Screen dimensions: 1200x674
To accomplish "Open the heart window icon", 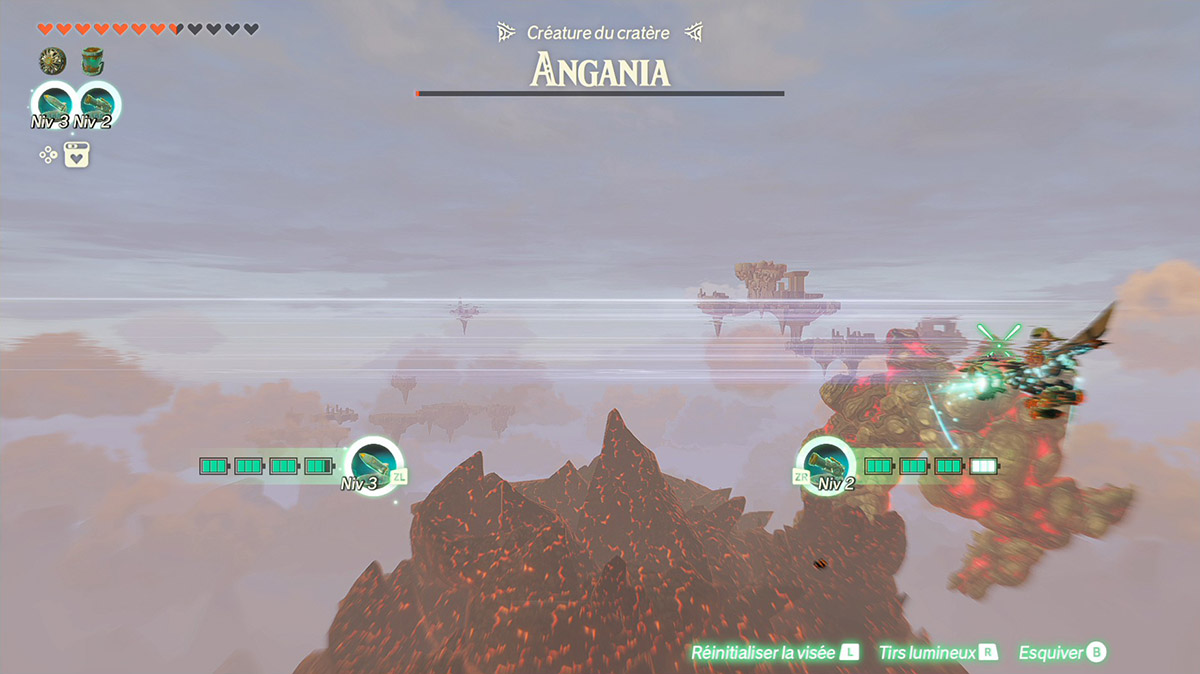I will tap(78, 155).
